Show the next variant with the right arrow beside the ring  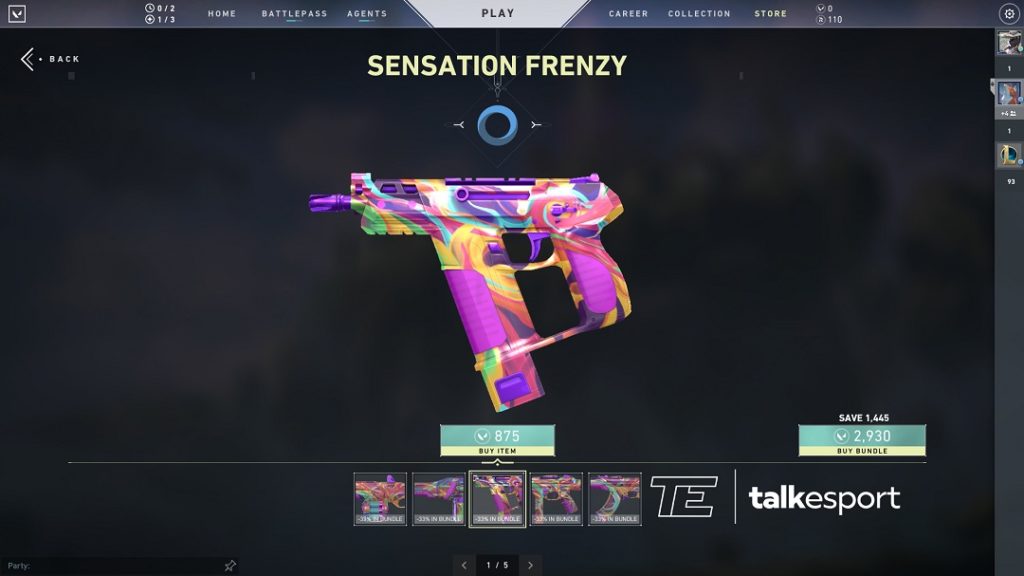point(535,125)
